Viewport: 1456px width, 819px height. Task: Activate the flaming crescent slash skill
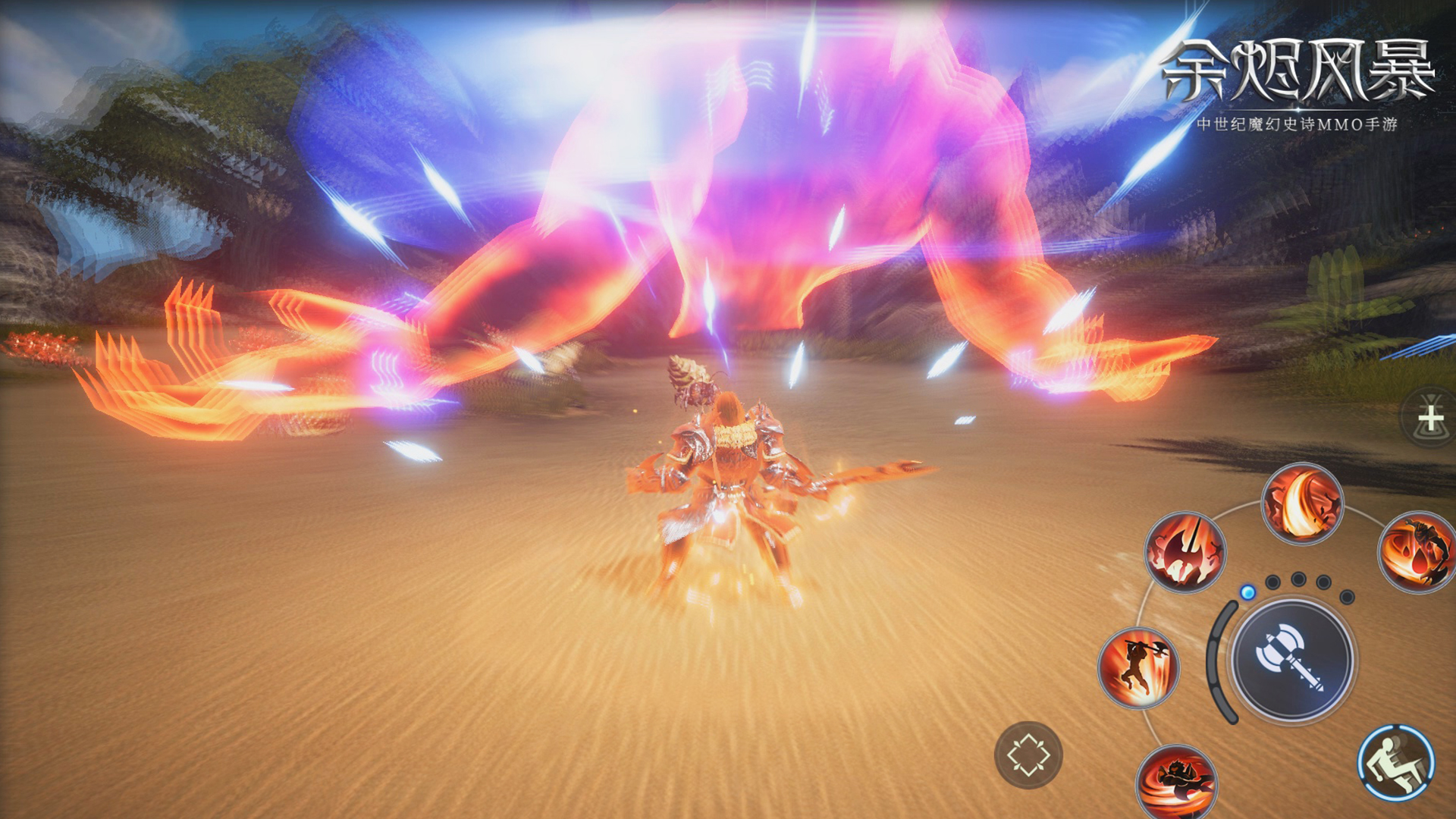1302,504
